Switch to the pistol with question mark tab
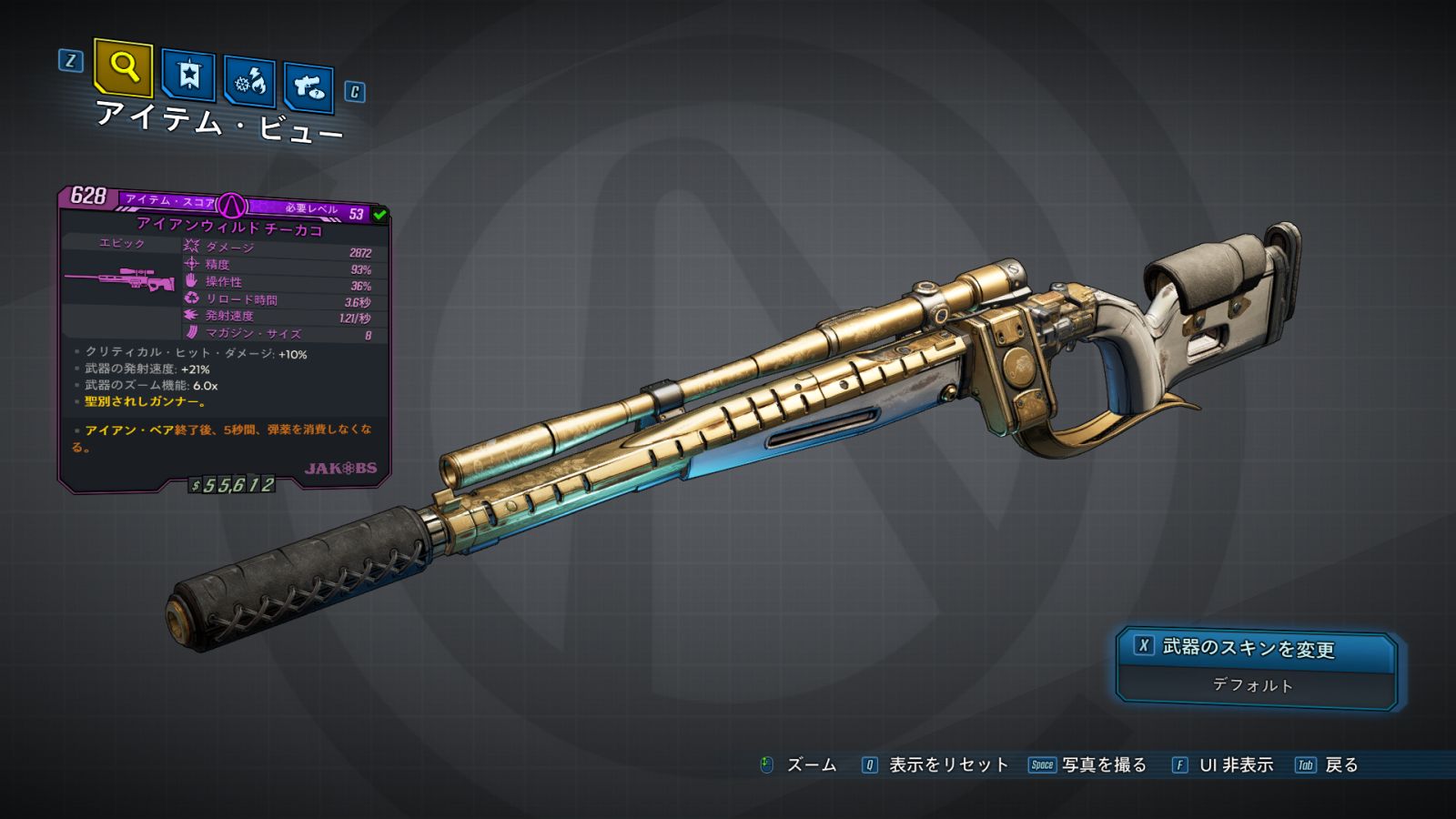Viewport: 1456px width, 819px height. (x=308, y=87)
